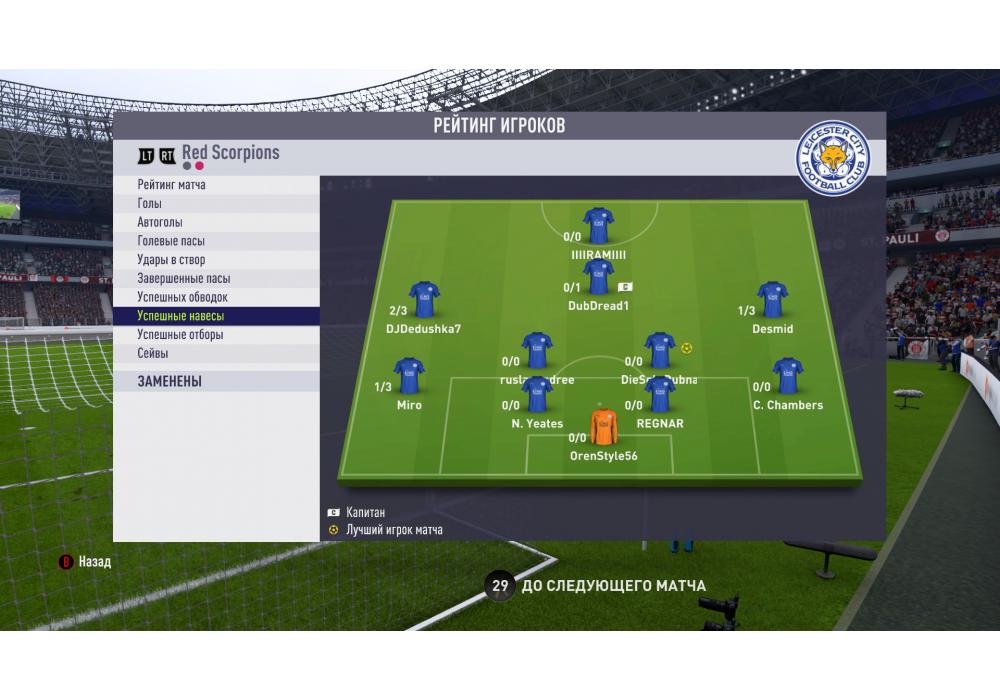Select C. Chambers on the pitch
The height and width of the screenshot is (700, 1000).
787,376
